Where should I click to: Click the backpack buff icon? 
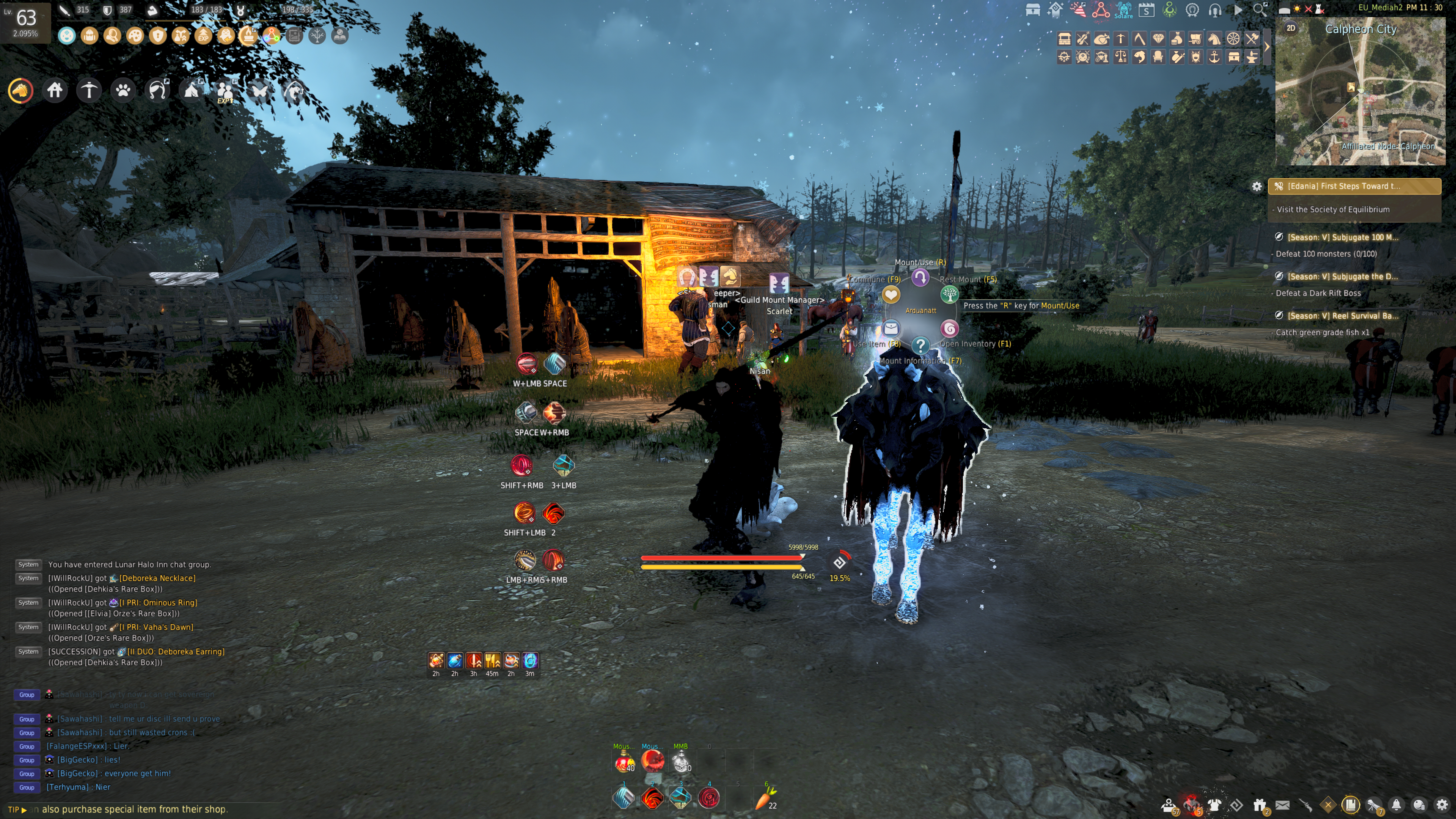pyautogui.click(x=89, y=36)
